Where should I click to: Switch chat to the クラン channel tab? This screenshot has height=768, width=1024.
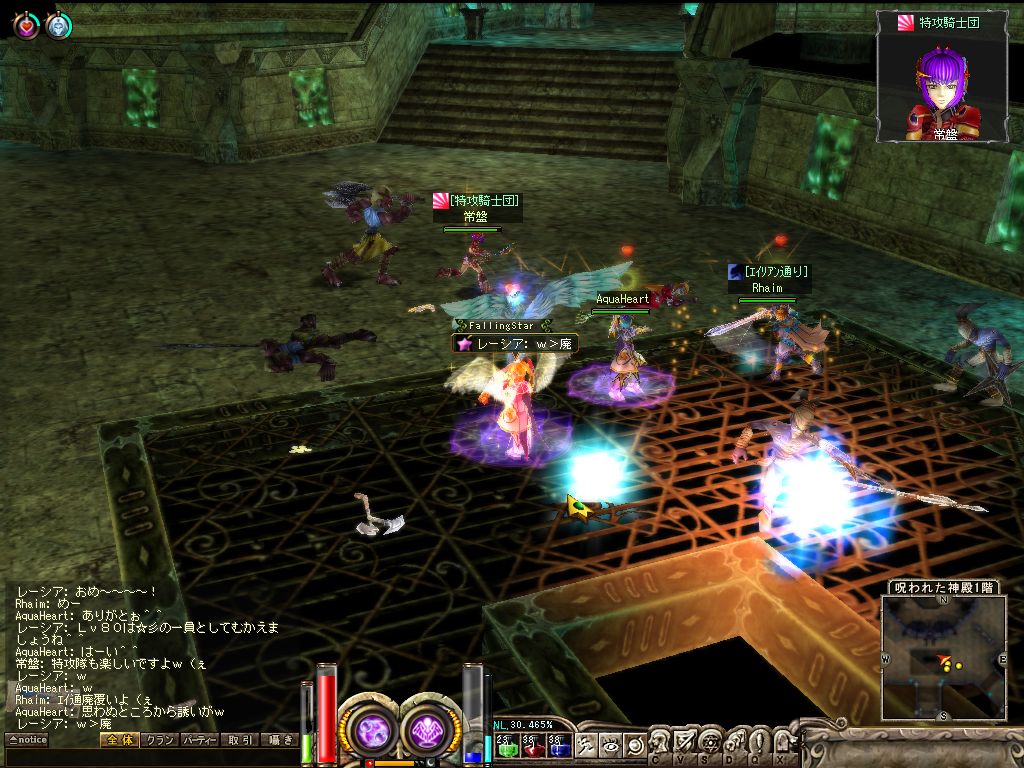[x=159, y=740]
